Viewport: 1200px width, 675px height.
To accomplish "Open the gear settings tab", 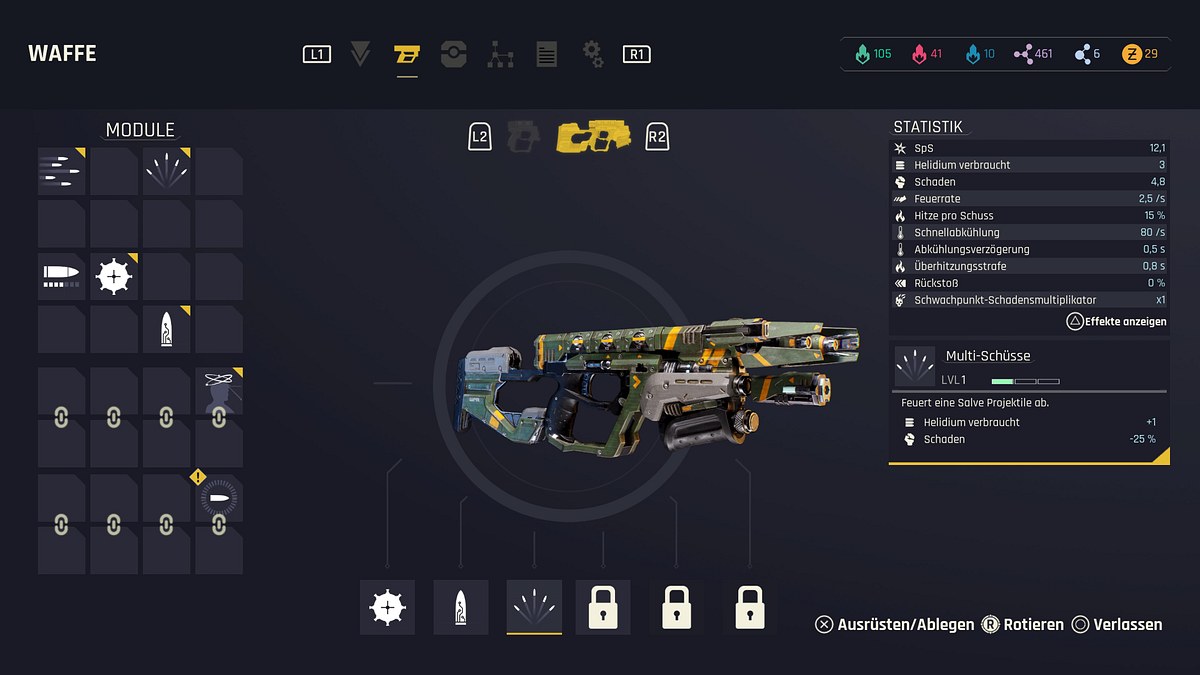I will coord(592,54).
